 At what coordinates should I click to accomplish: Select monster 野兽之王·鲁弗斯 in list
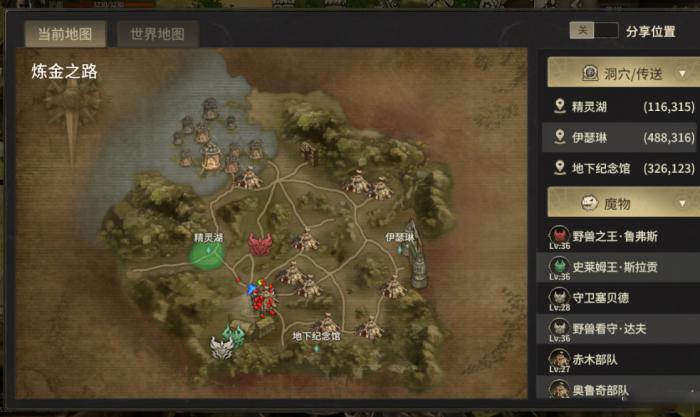[x=620, y=237]
